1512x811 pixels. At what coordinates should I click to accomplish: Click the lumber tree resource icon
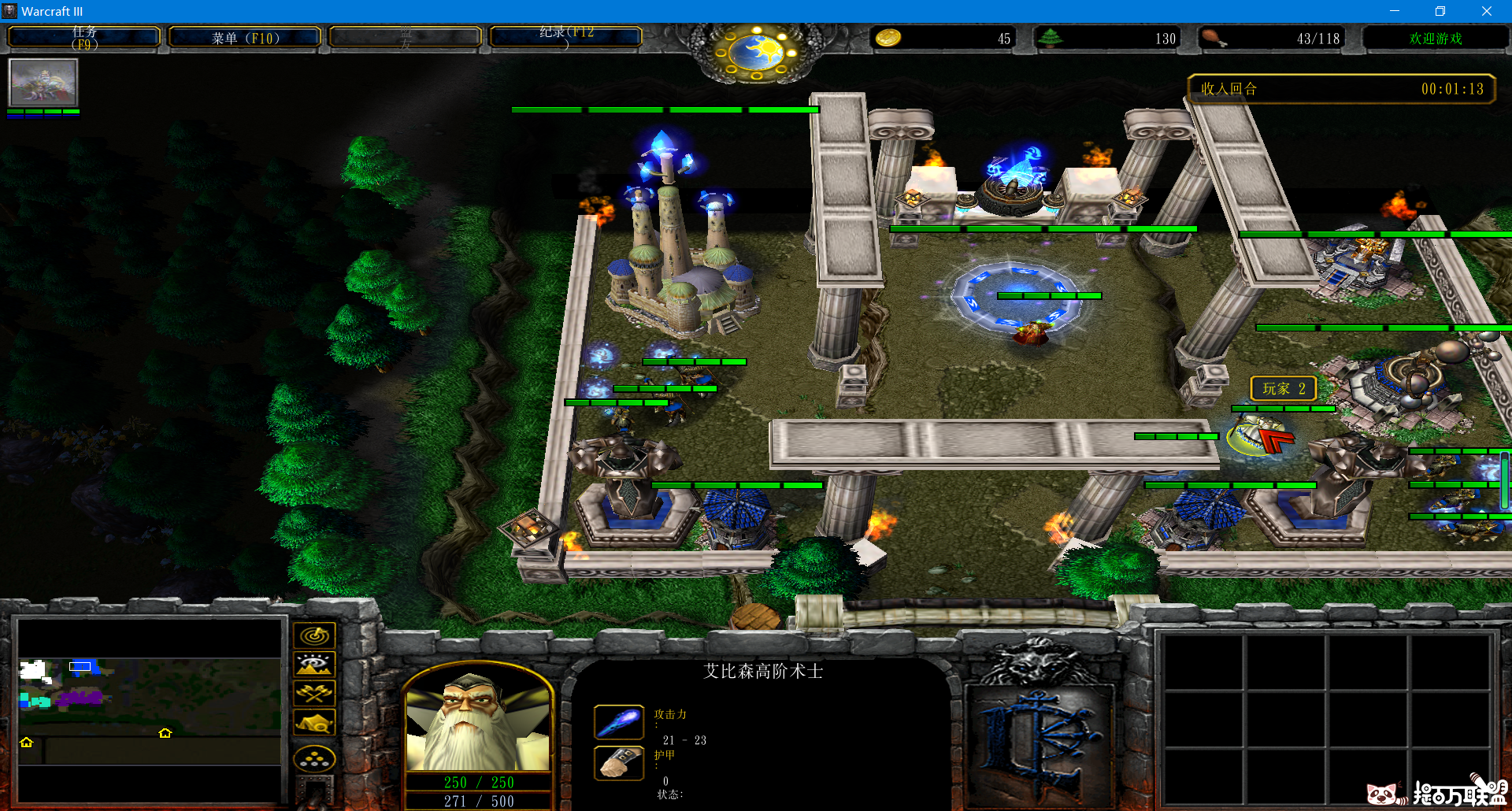coord(1050,38)
